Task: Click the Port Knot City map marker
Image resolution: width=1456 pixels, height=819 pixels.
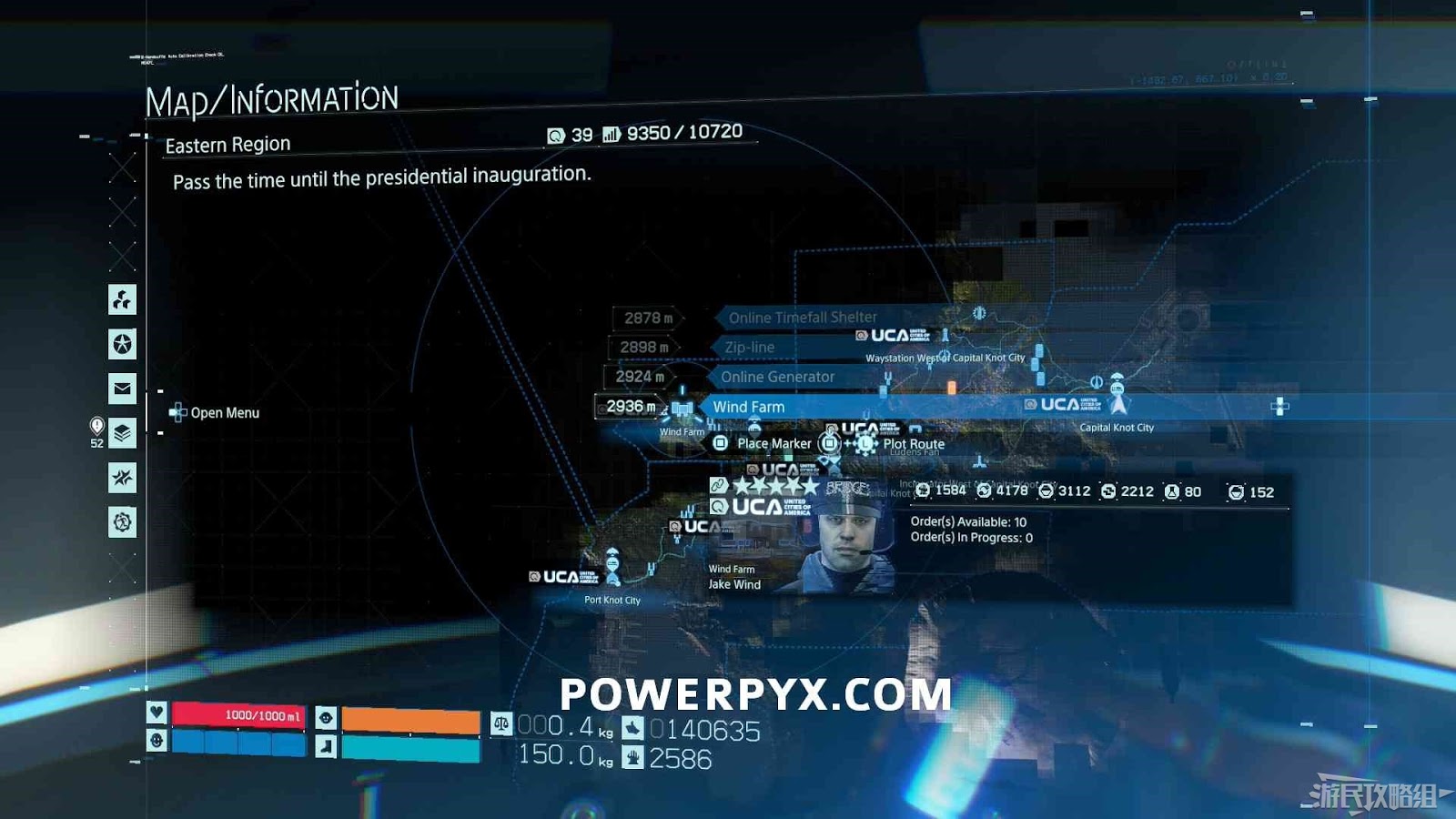Action: (612, 567)
